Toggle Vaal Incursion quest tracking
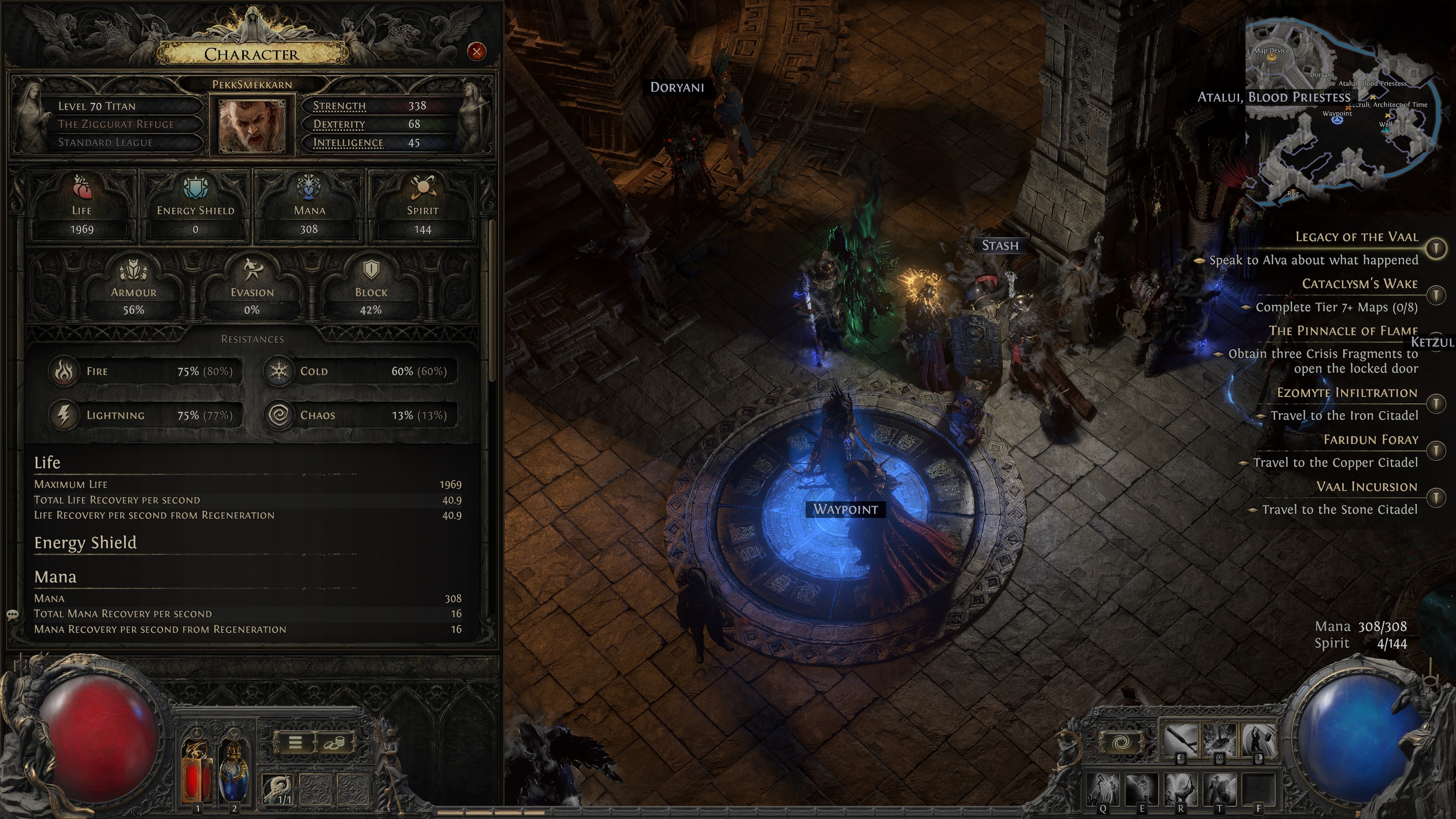The image size is (1456, 819). 1436,497
